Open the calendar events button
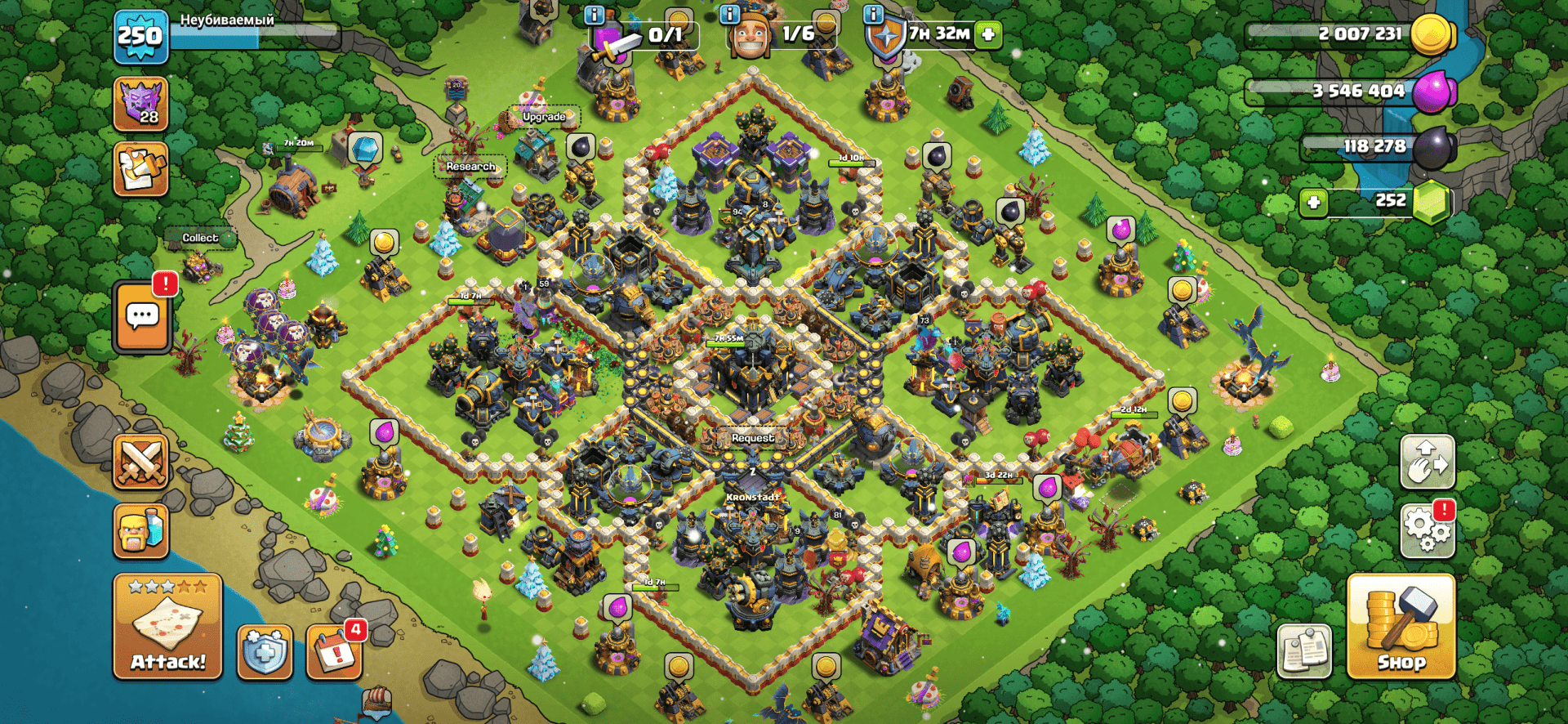 (x=334, y=652)
